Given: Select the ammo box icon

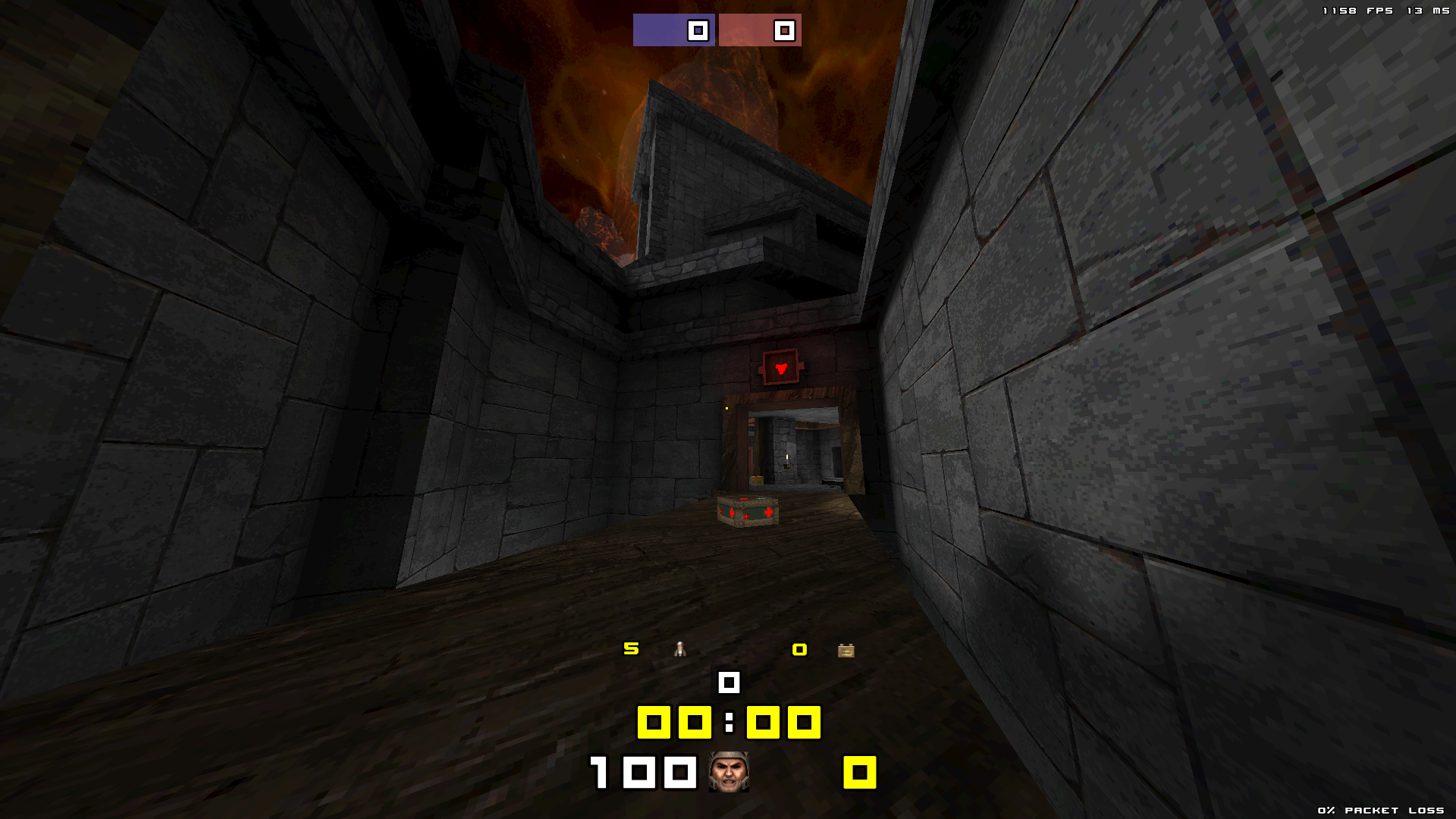Looking at the screenshot, I should tap(846, 651).
